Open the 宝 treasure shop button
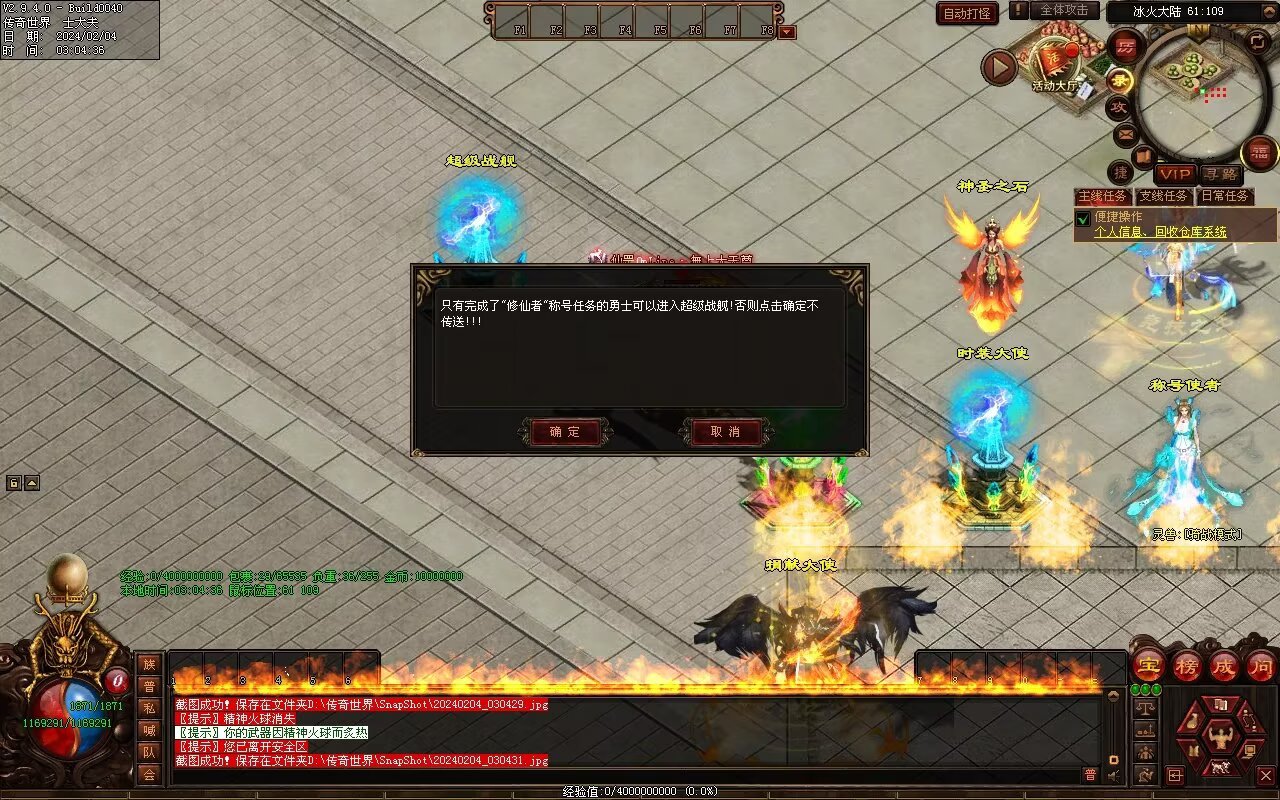 1149,665
